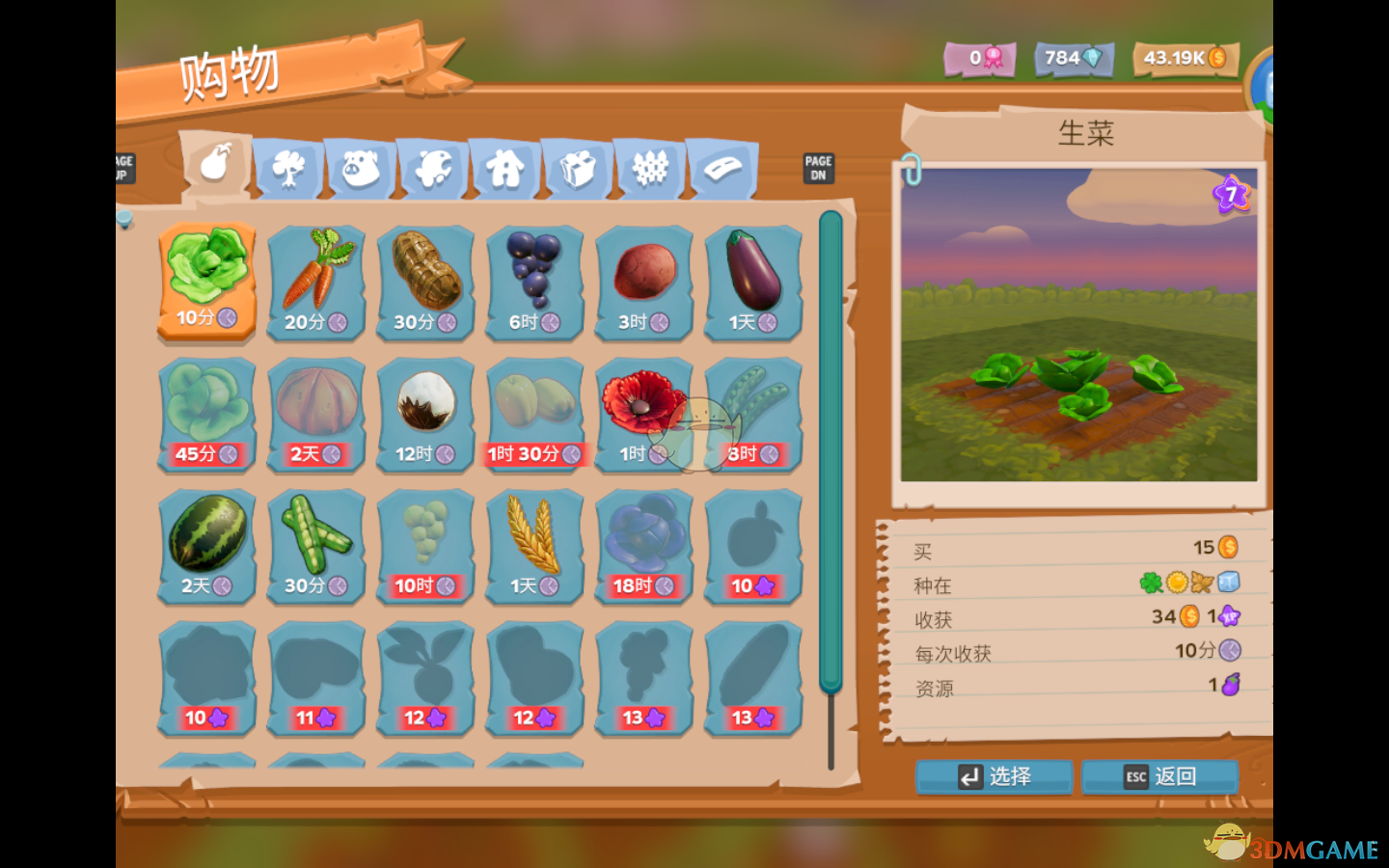
Task: Select the pumpkin crop tile
Action: point(316,415)
